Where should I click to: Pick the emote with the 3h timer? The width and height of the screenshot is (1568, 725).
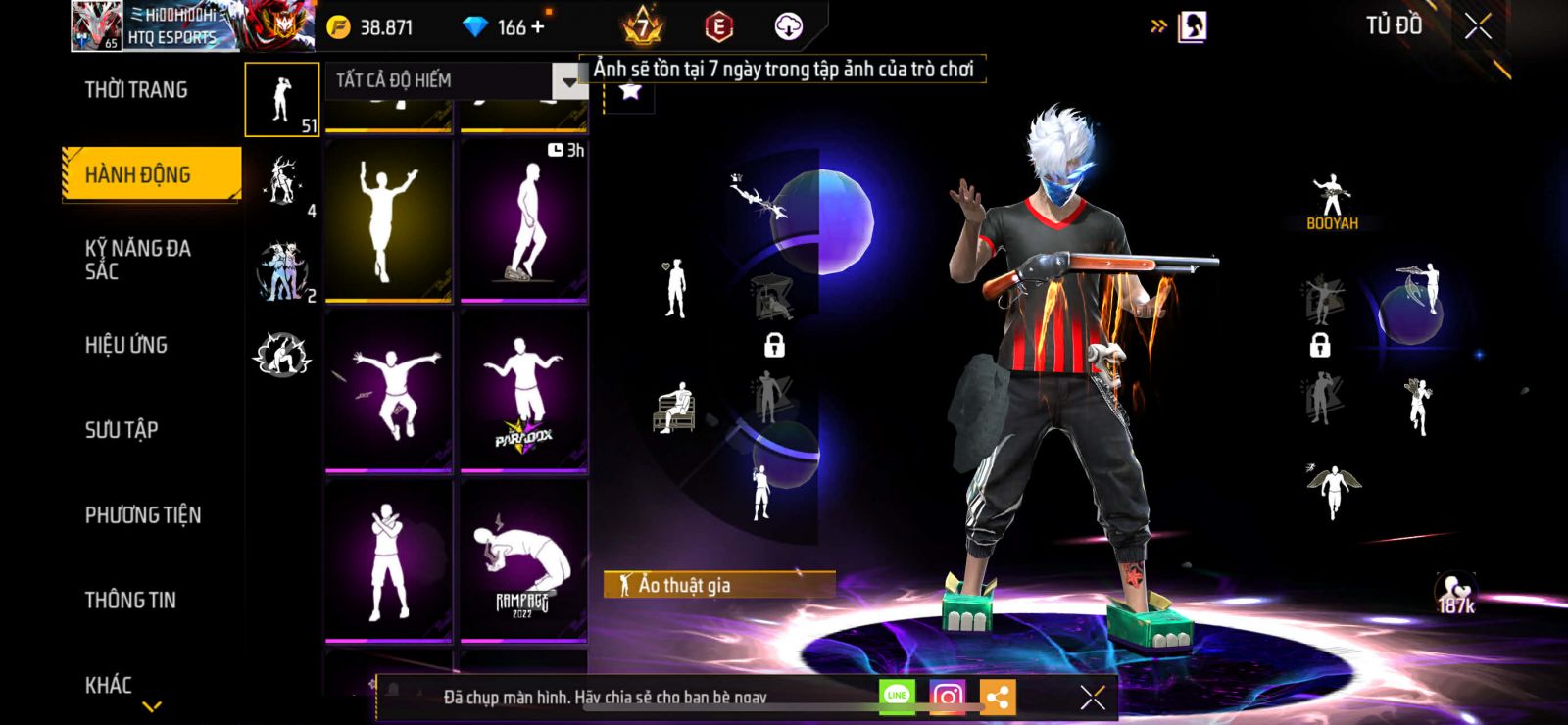pos(523,220)
